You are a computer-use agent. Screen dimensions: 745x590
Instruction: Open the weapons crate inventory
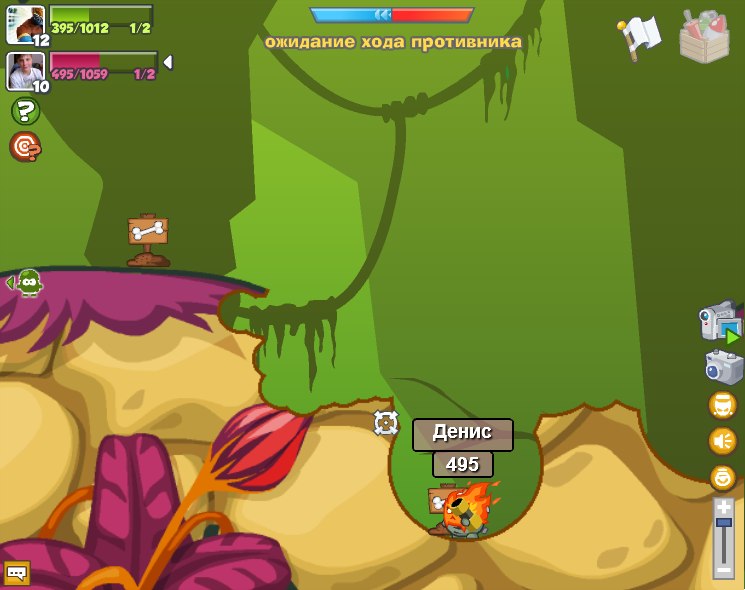point(704,37)
